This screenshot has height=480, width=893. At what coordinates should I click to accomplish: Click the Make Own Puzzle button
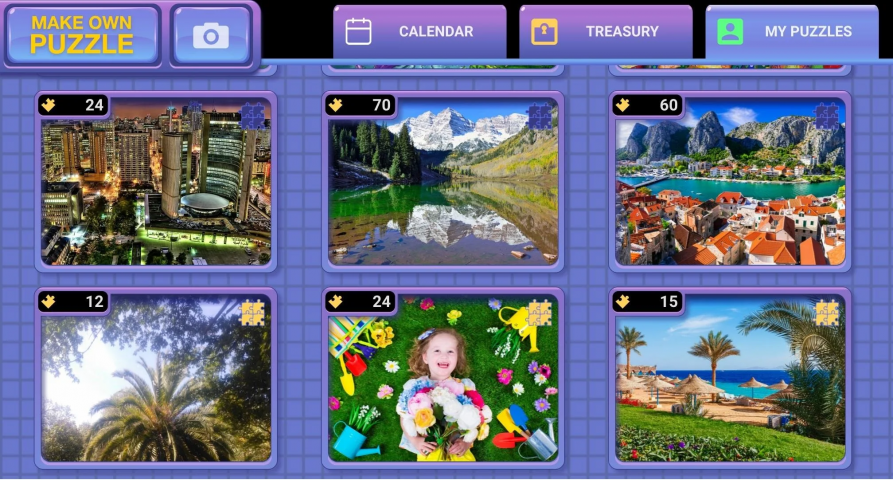pyautogui.click(x=82, y=35)
